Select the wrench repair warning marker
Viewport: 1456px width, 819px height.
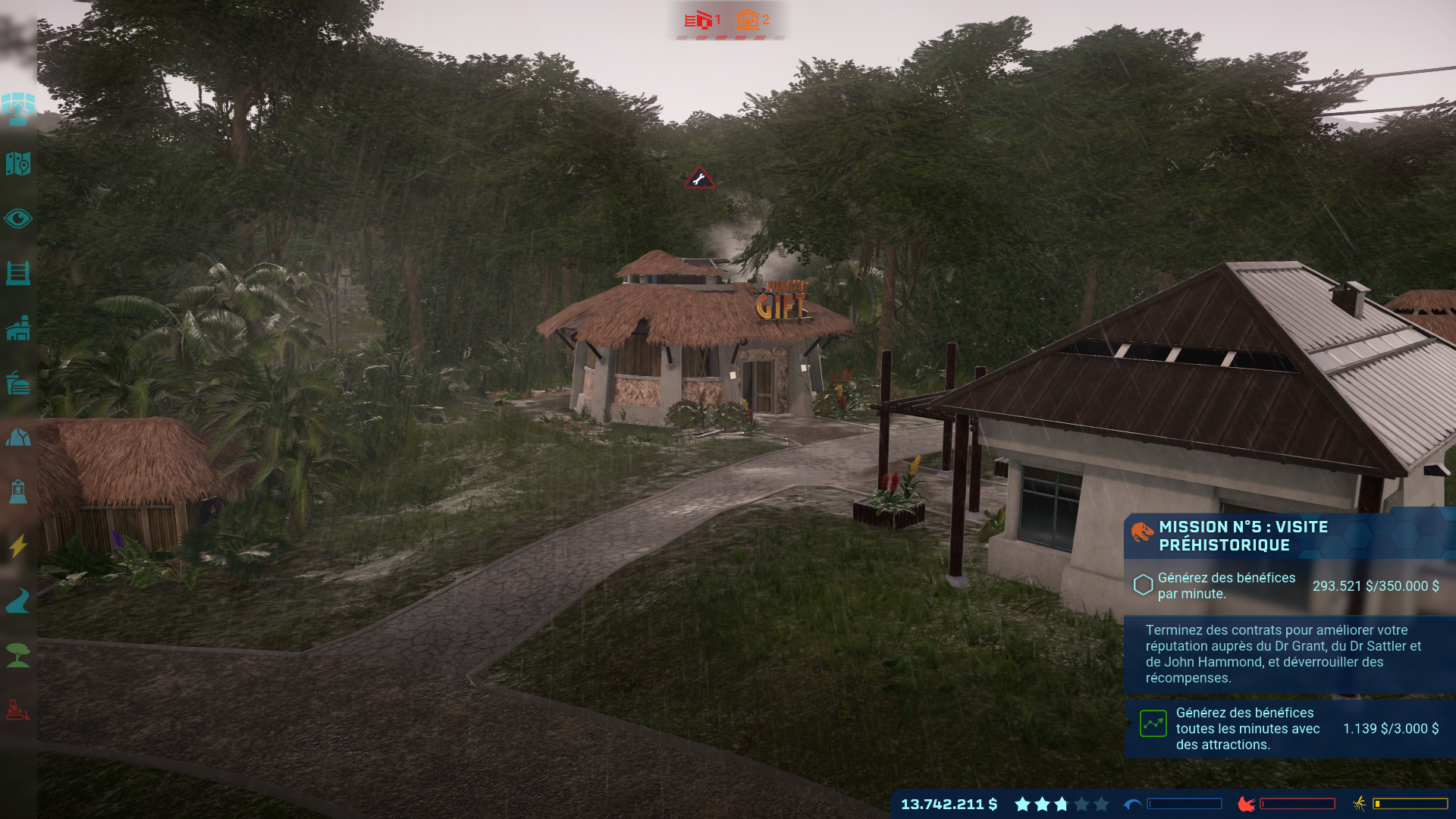point(699,179)
